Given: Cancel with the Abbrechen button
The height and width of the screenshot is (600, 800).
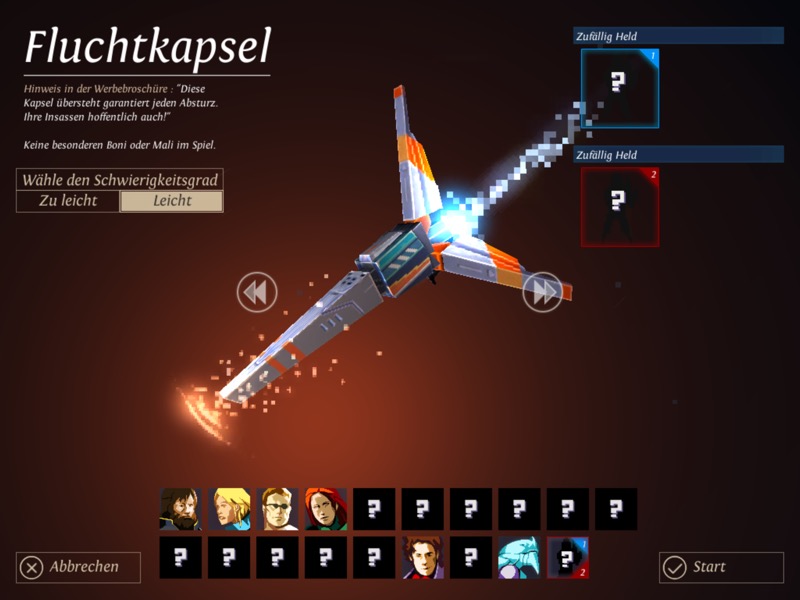Looking at the screenshot, I should (78, 567).
